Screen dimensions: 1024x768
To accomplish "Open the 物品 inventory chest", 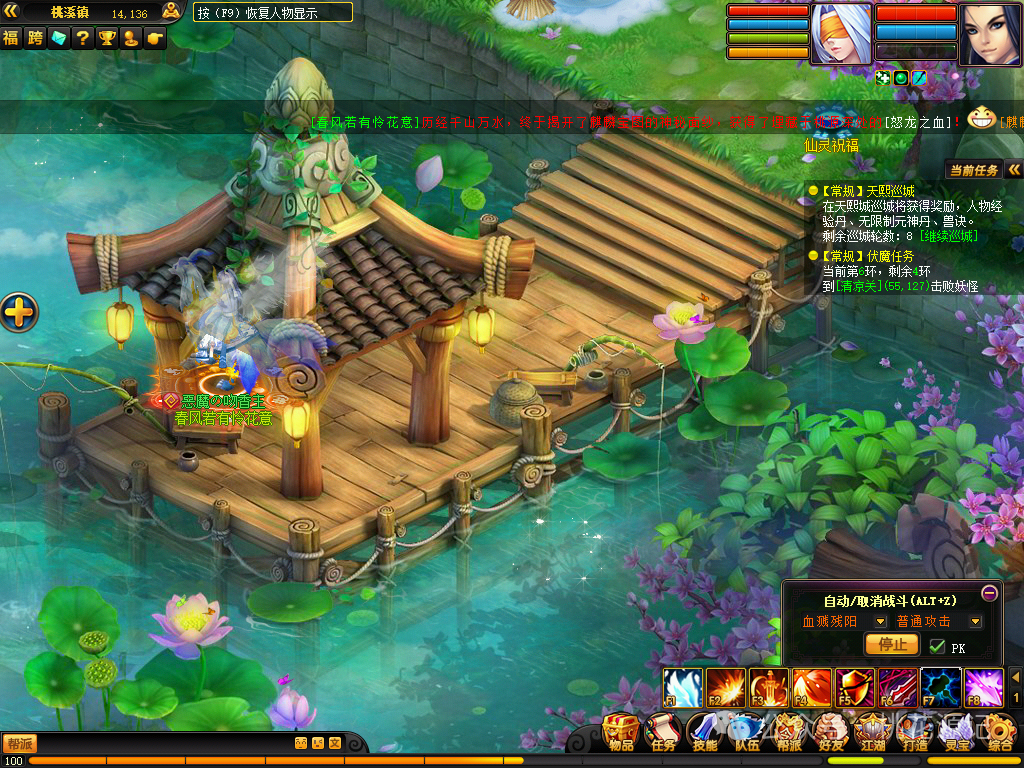I will coord(622,731).
